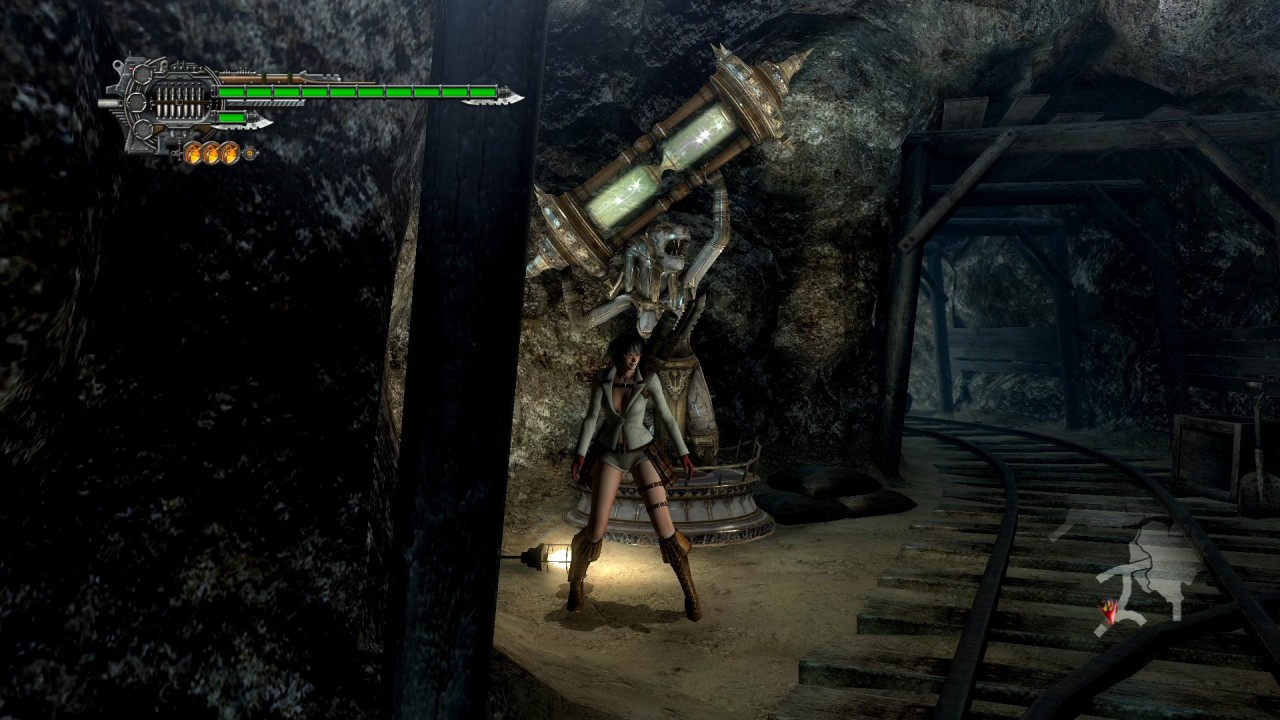Select the red player marker on minimap

tap(1108, 610)
